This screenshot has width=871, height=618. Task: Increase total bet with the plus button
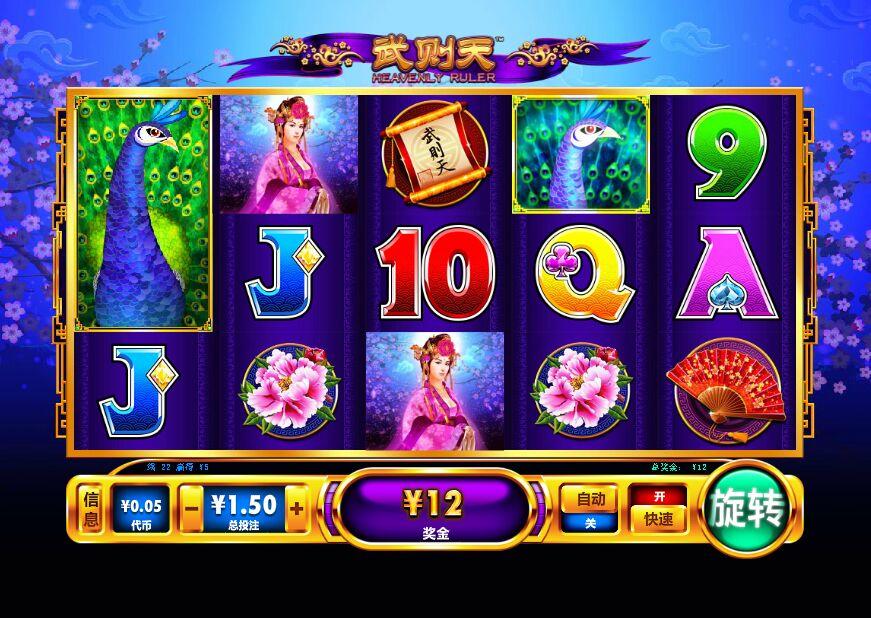pyautogui.click(x=296, y=509)
